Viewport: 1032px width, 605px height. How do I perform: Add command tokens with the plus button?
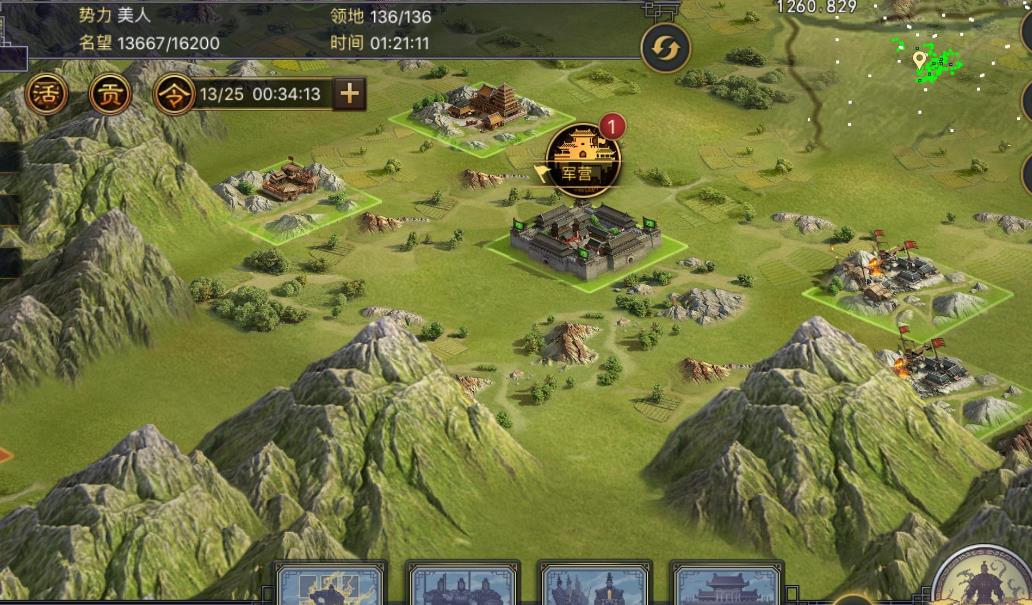[349, 95]
